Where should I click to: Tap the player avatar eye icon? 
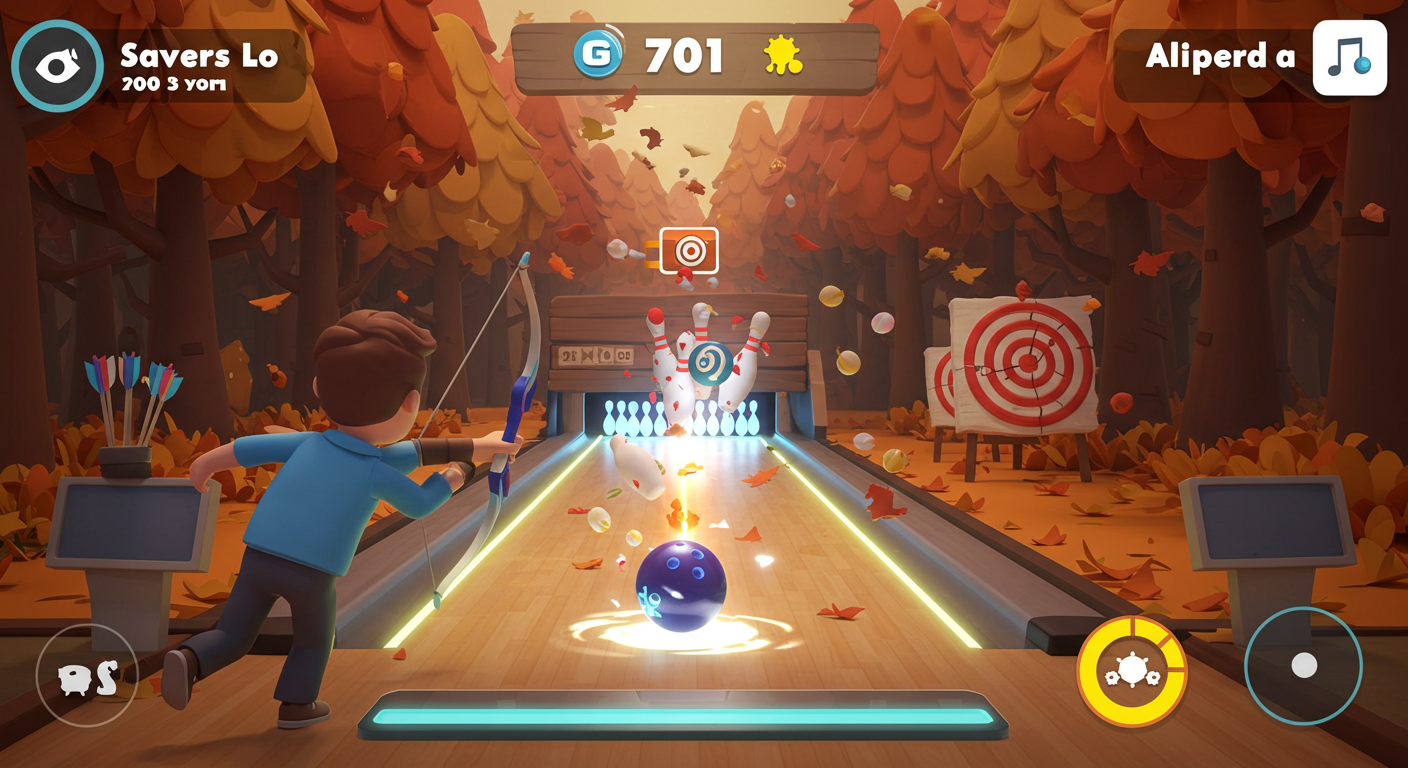coord(57,64)
